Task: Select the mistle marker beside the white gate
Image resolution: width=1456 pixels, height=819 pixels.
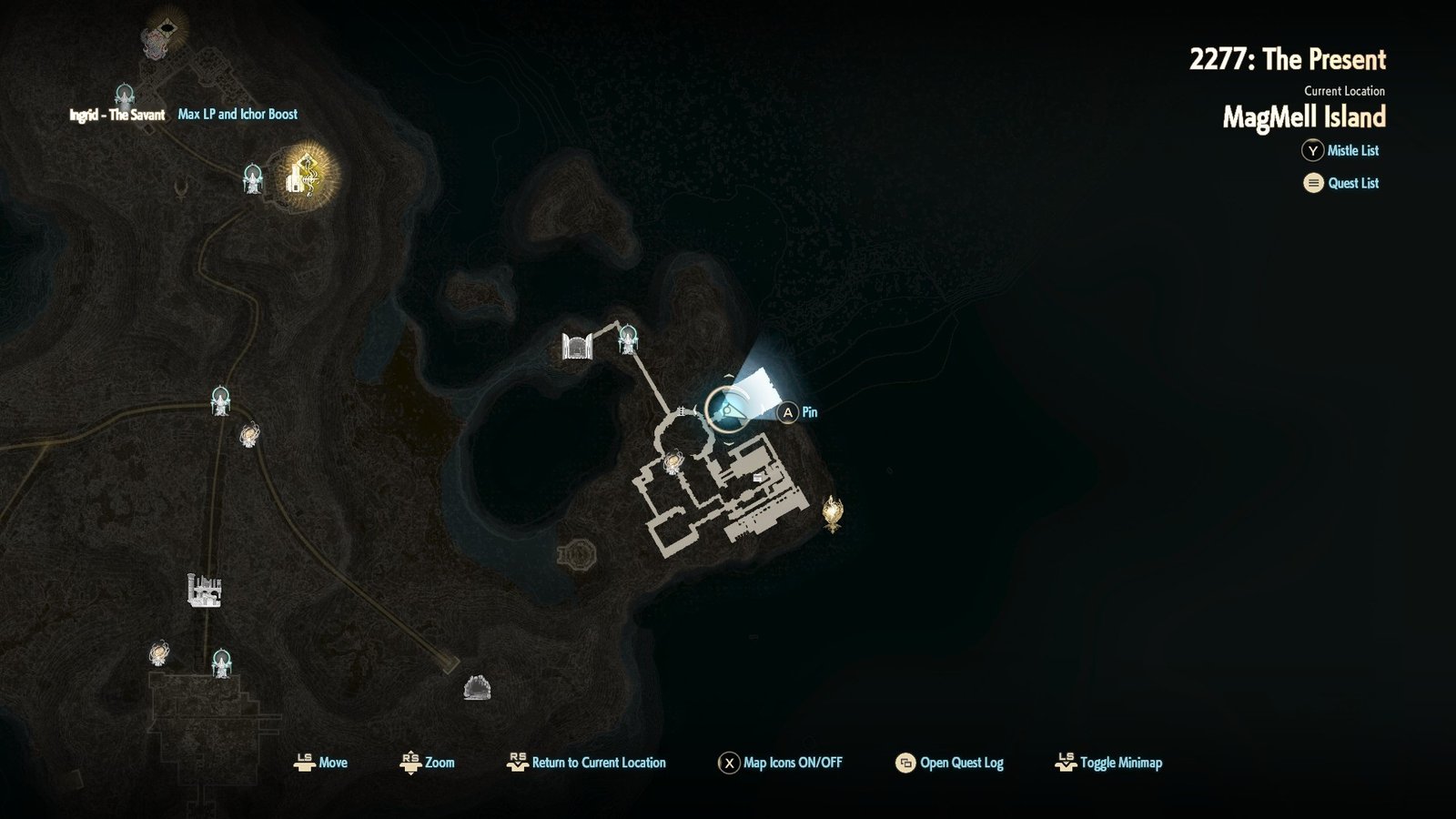Action: [x=627, y=339]
